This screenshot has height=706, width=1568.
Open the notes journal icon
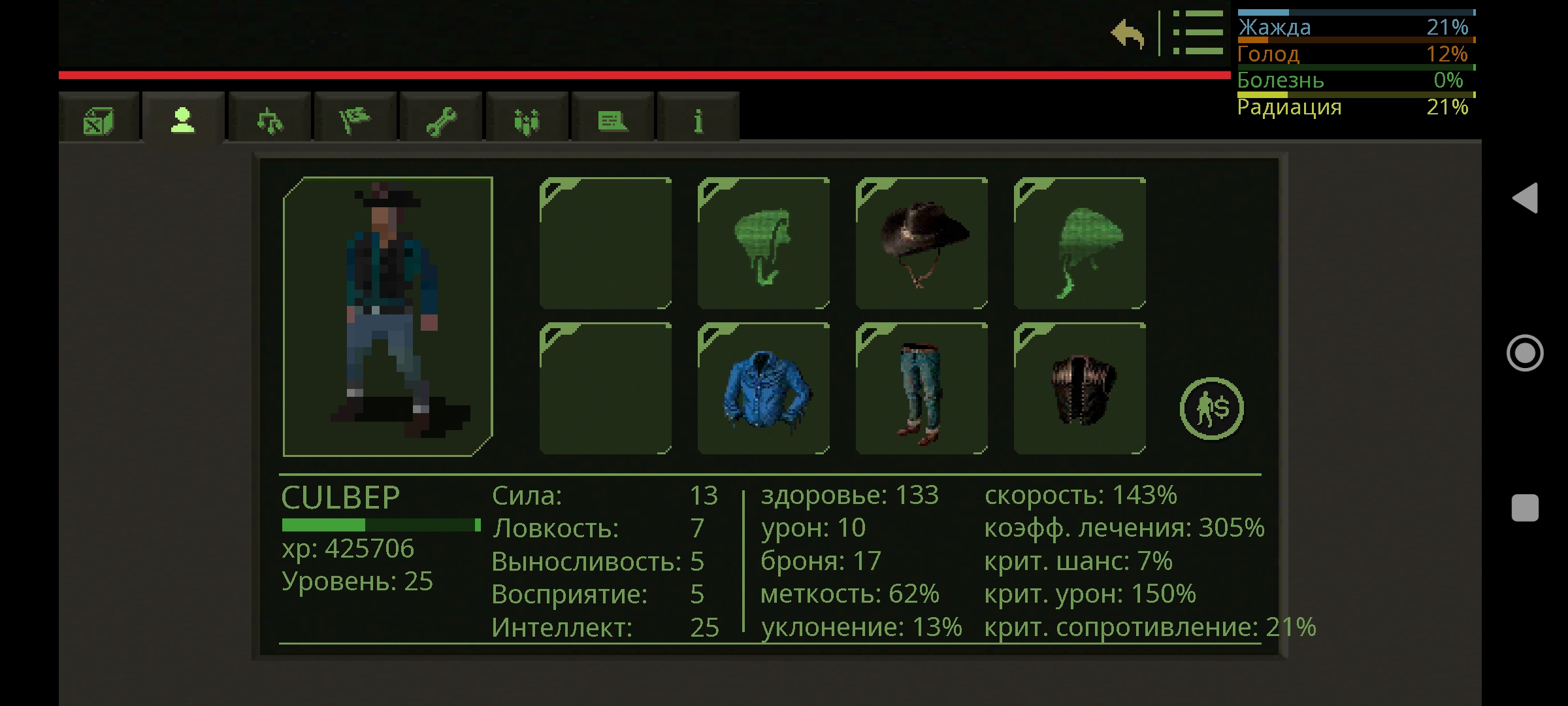tap(613, 120)
